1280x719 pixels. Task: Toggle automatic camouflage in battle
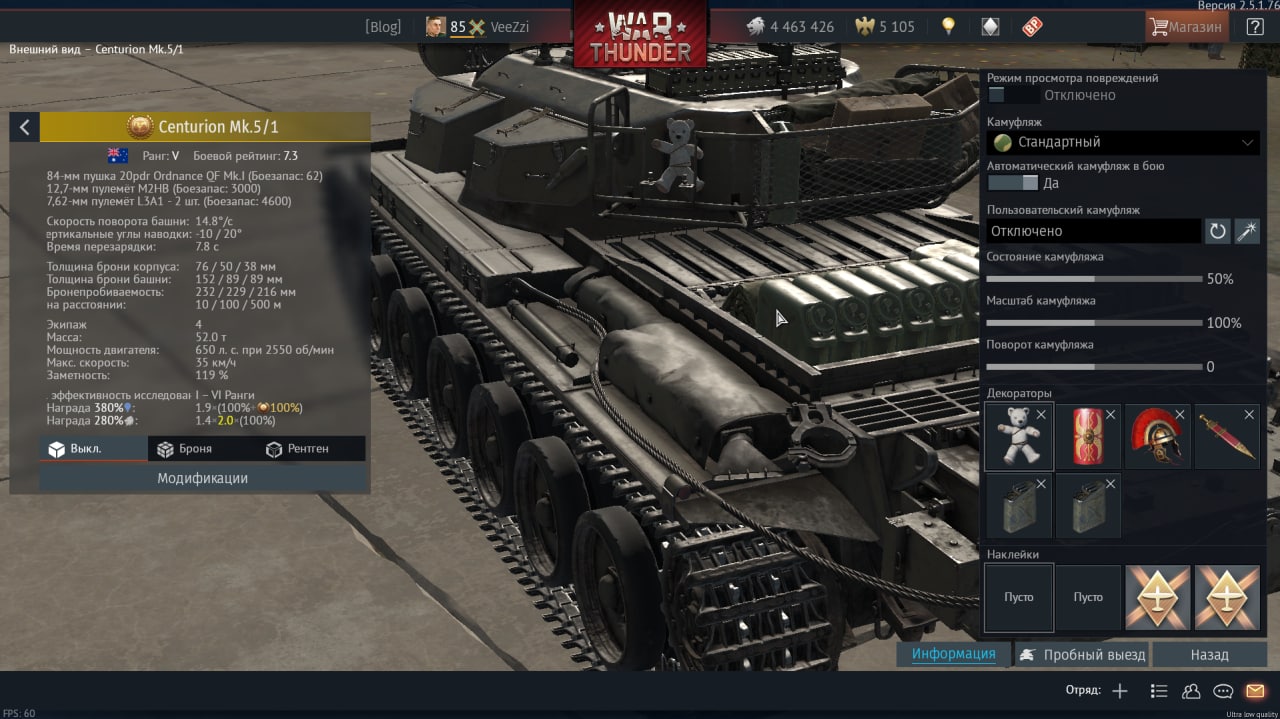1012,183
